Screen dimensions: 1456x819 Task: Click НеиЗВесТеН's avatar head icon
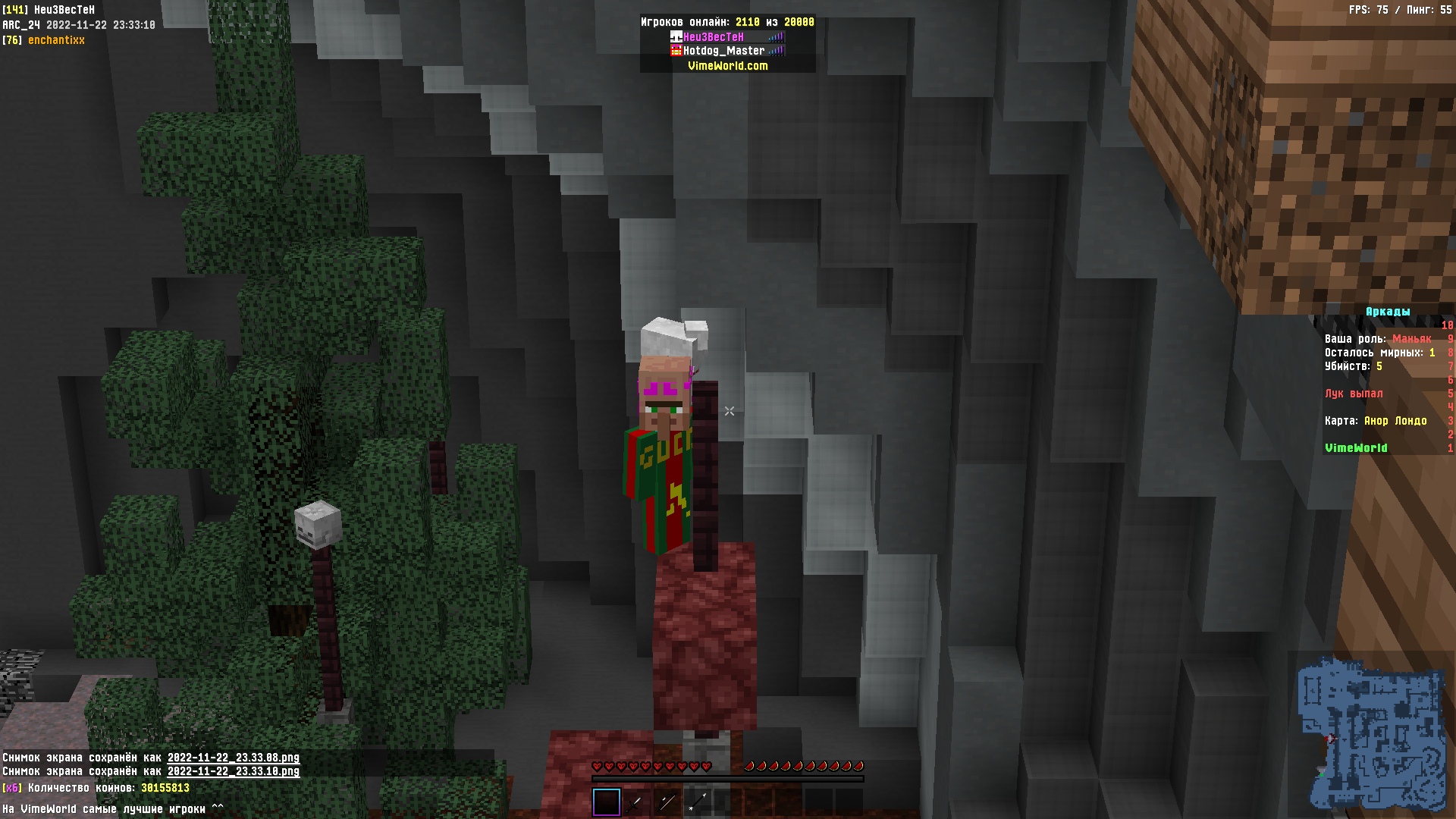[x=676, y=36]
